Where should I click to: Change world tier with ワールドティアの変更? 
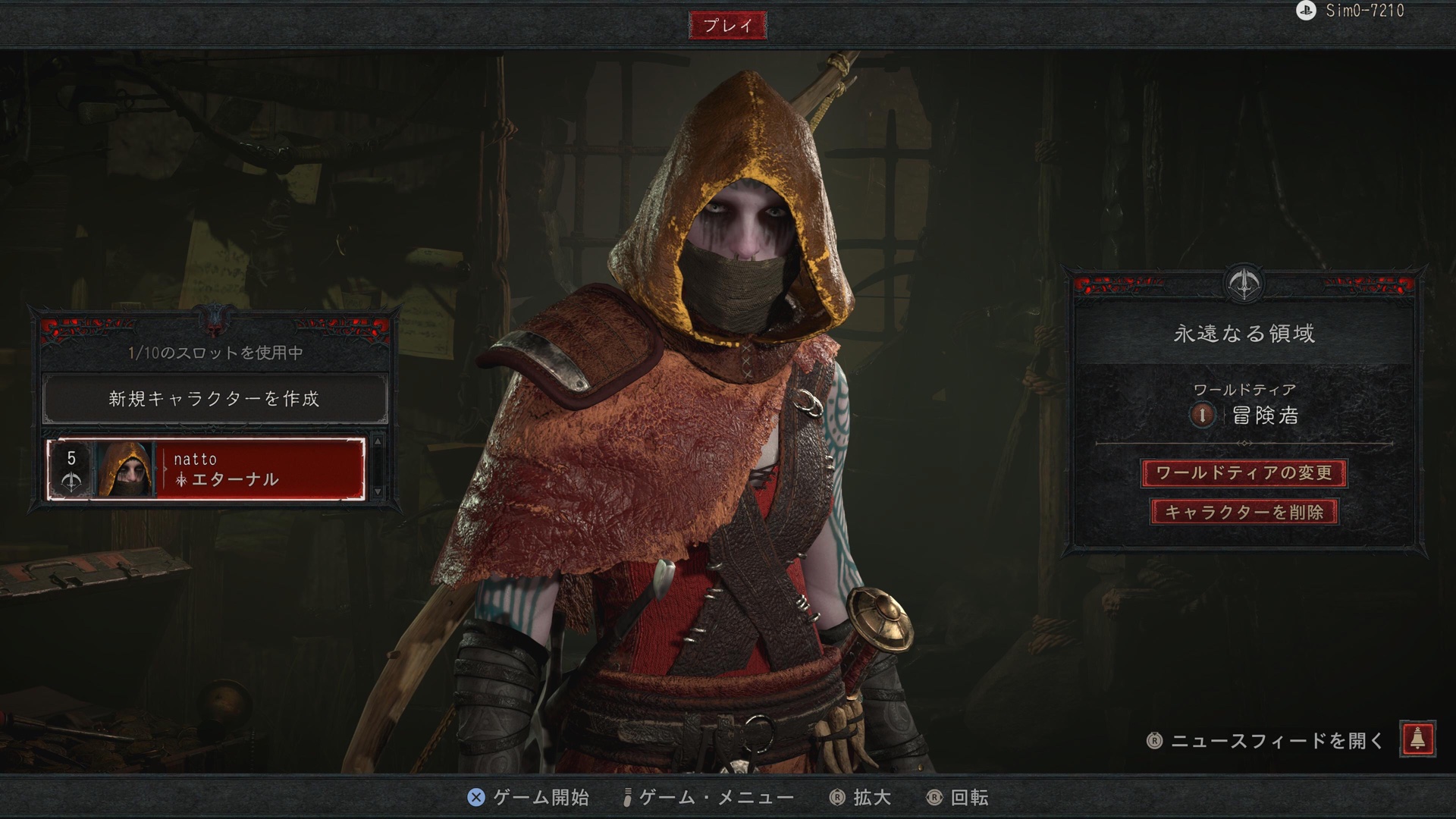1244,473
